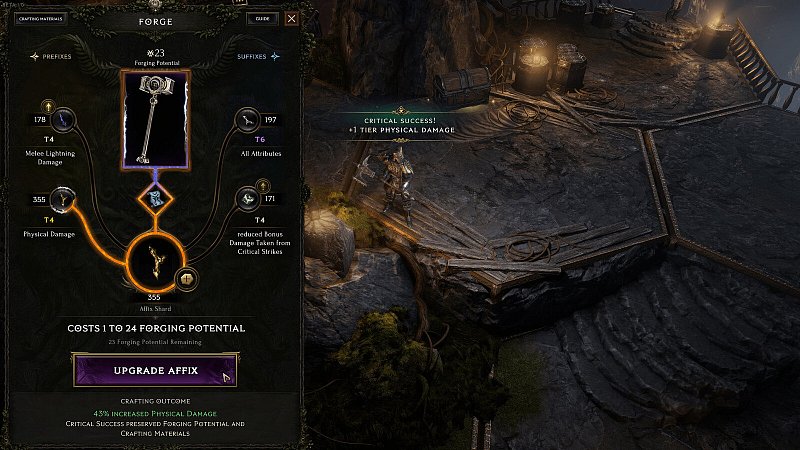The width and height of the screenshot is (800, 450).
Task: Upgrade arrow above Melee Lightning Damage shard
Action: (x=48, y=104)
